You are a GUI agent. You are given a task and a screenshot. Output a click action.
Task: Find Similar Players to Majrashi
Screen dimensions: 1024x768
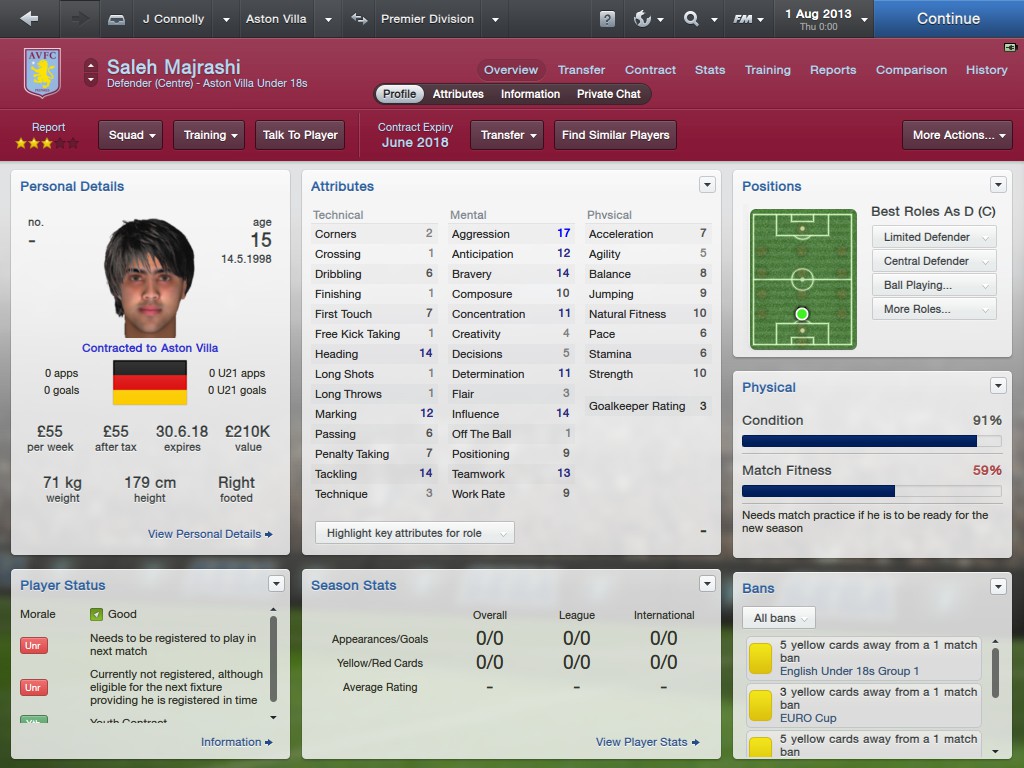tap(615, 135)
